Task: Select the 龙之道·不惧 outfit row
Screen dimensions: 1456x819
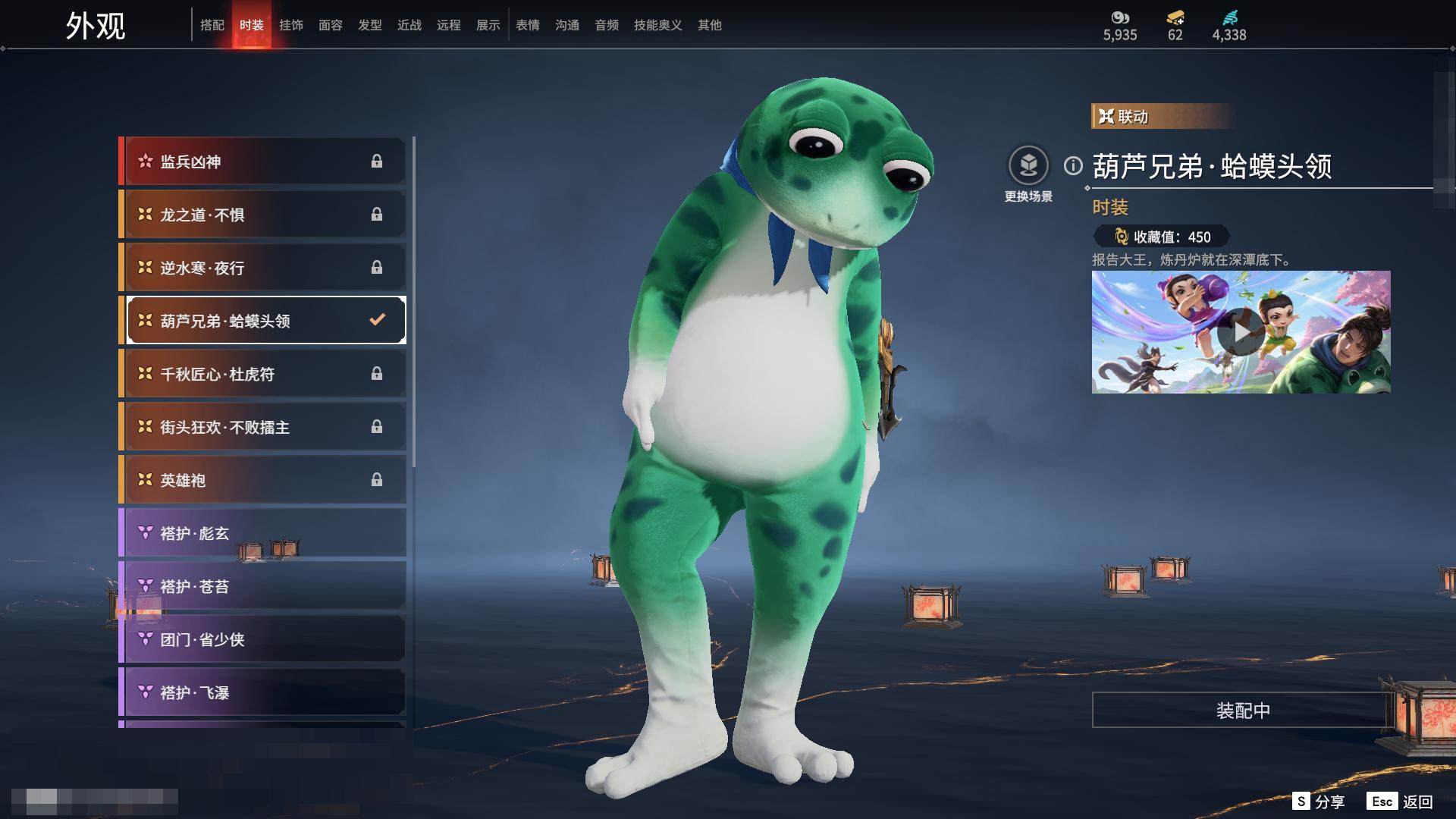Action: (262, 215)
